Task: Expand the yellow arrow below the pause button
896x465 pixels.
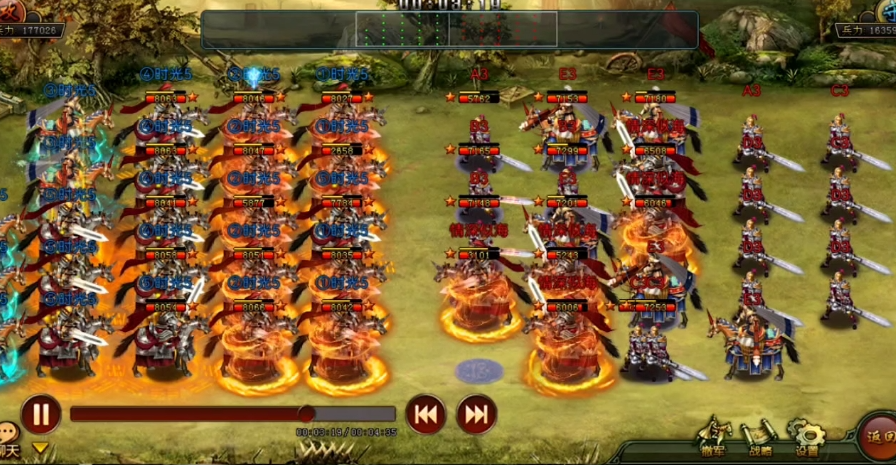Action: pos(40,449)
